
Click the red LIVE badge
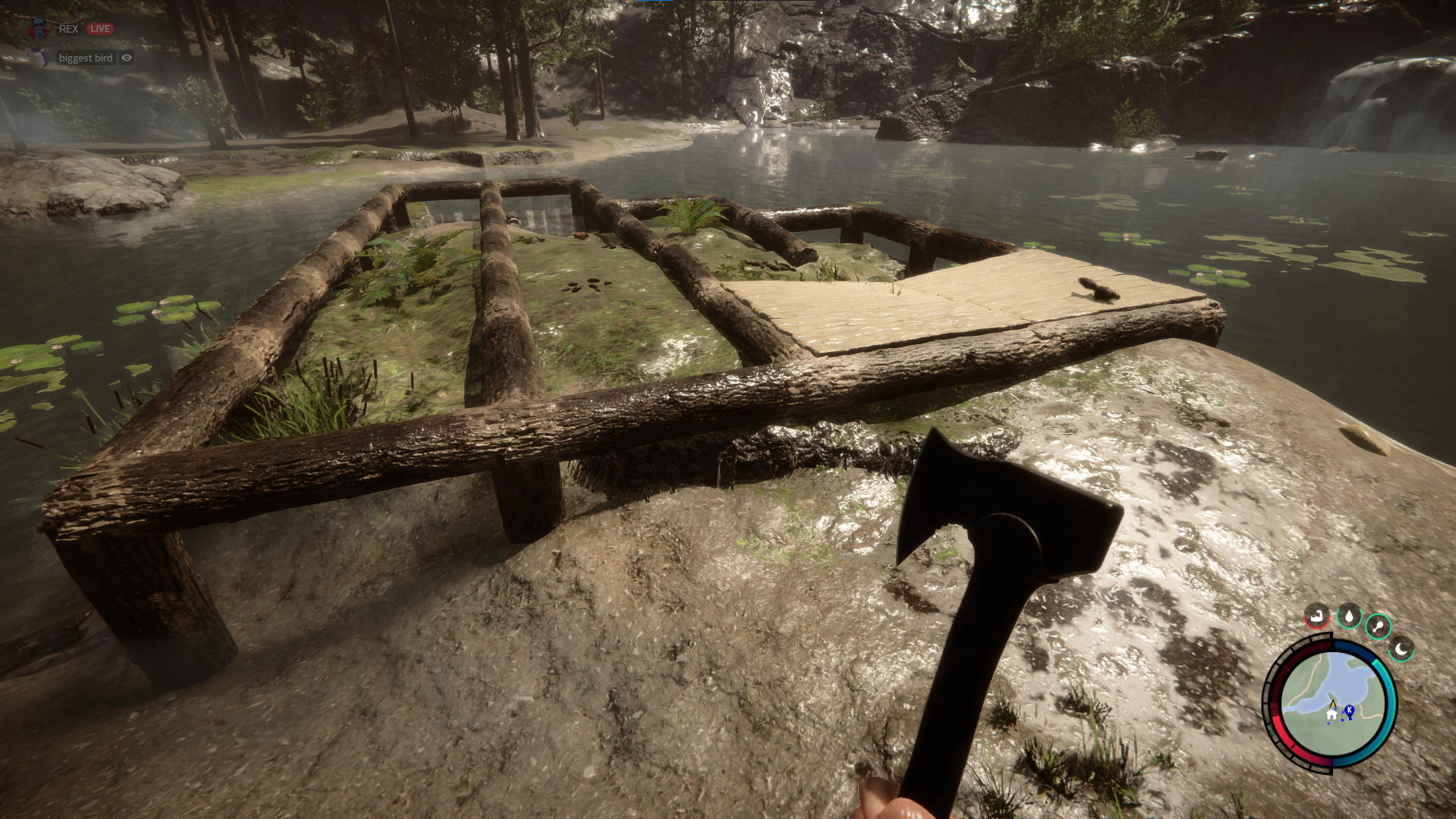[x=100, y=29]
